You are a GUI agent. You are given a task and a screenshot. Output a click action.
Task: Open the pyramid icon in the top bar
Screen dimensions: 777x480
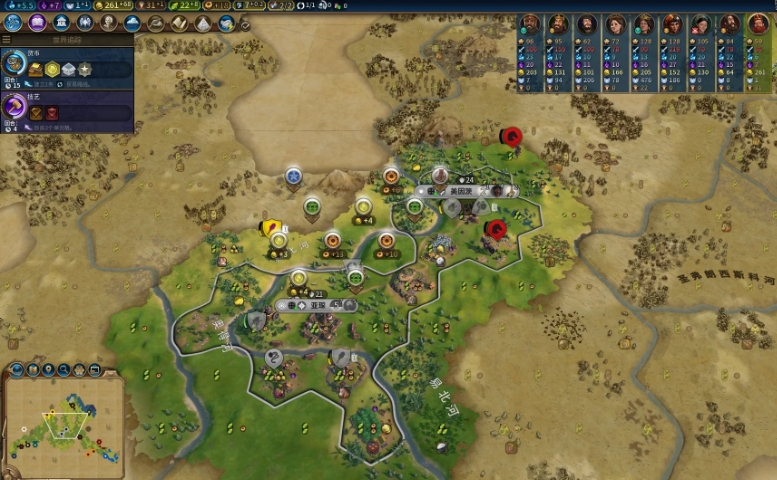(203, 23)
